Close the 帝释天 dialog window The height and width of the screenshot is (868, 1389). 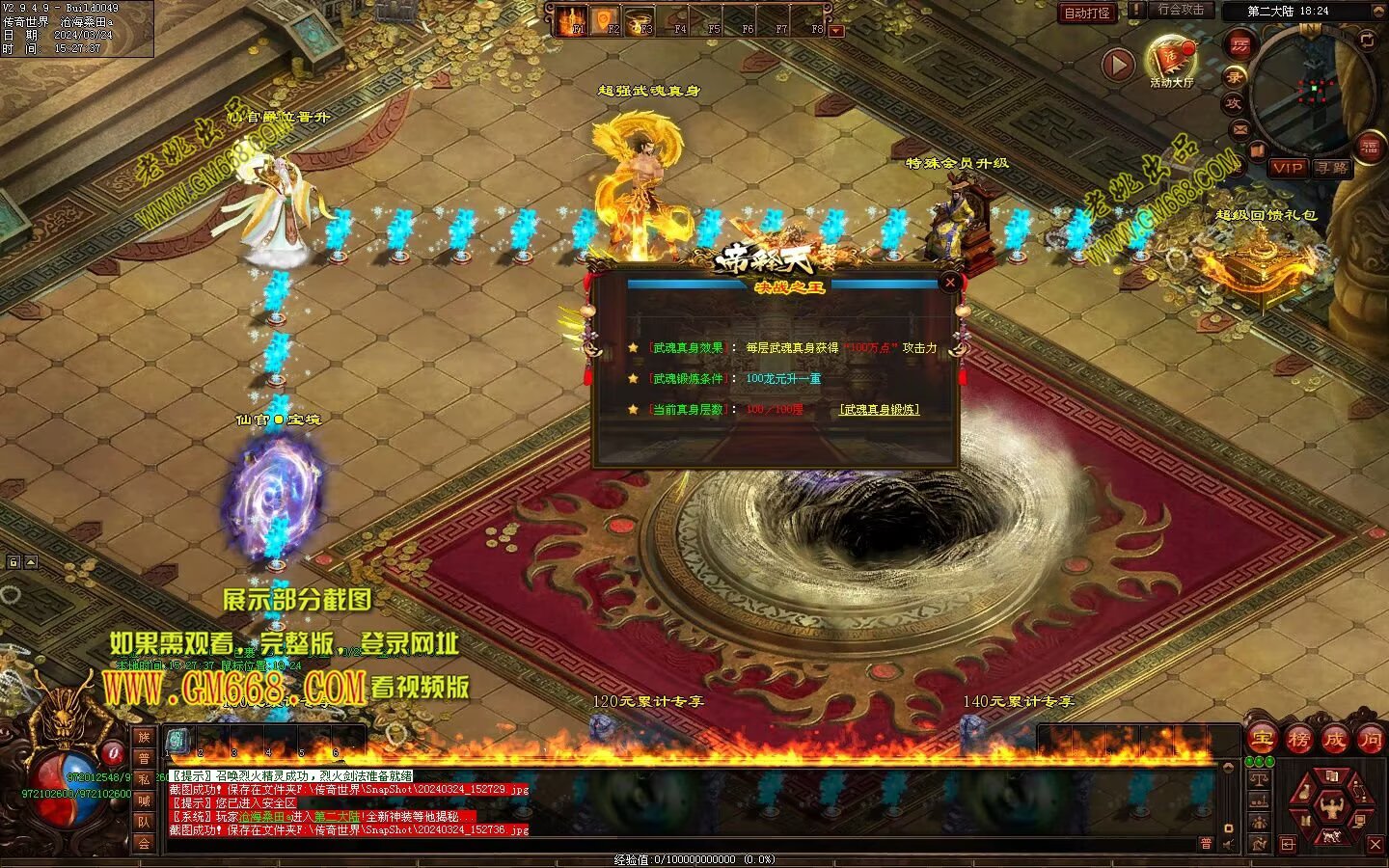pos(950,282)
